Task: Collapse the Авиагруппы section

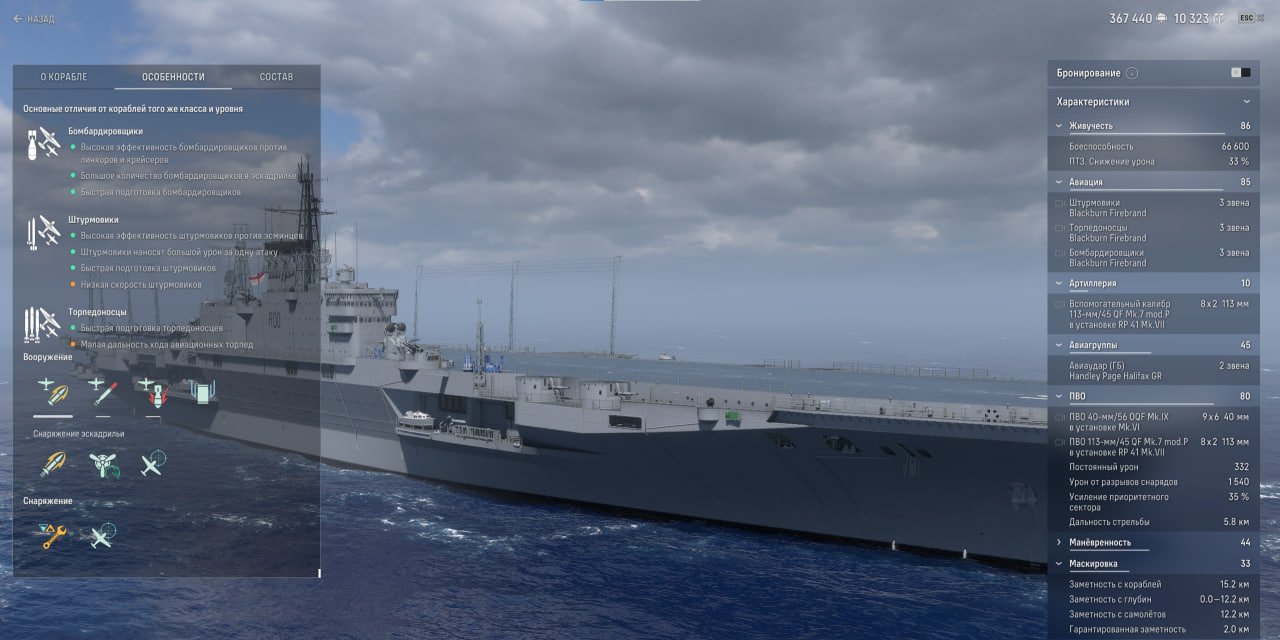Action: point(1059,345)
